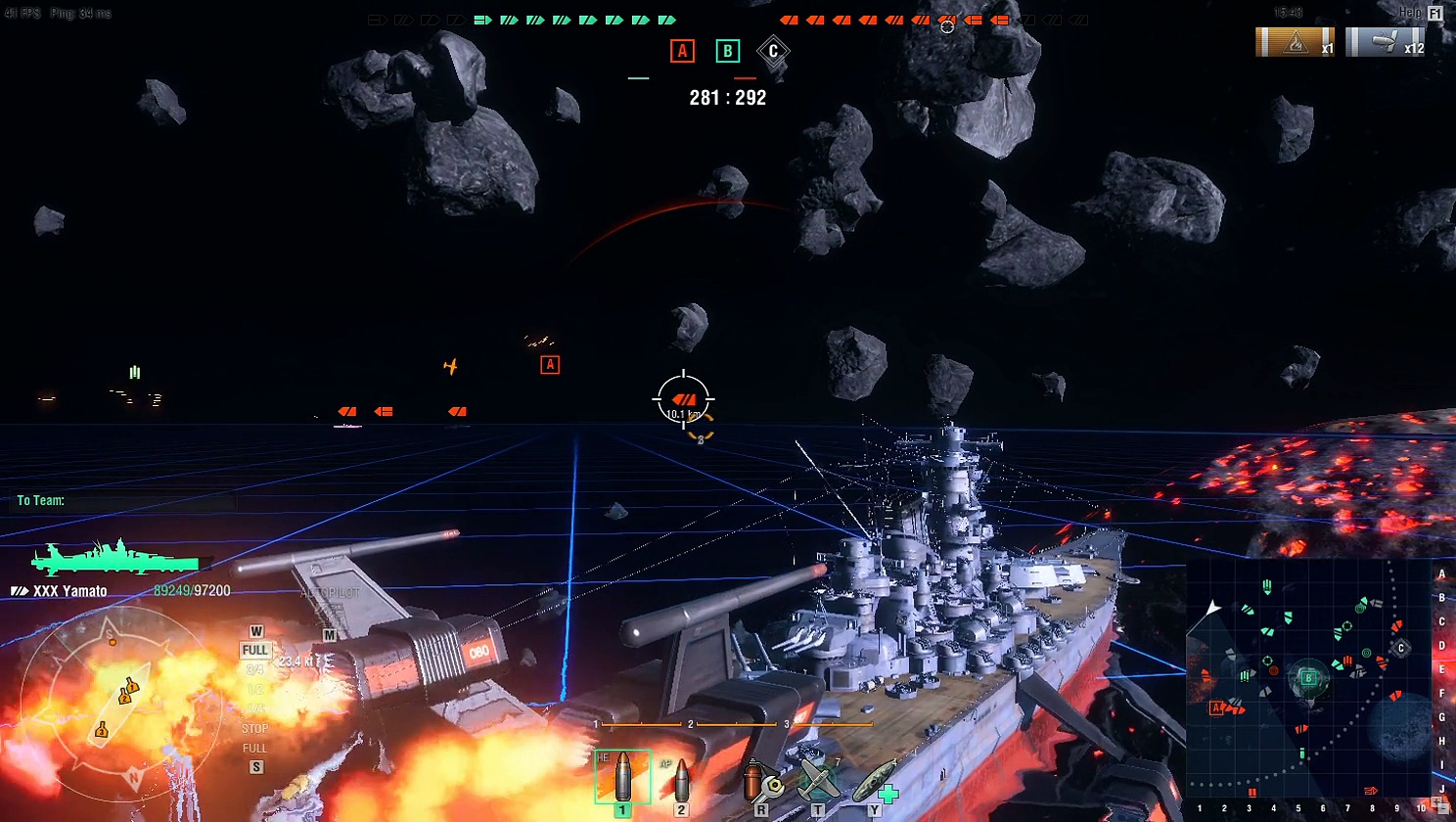1456x822 pixels.
Task: Switch to AP shell ammunition
Action: [681, 779]
